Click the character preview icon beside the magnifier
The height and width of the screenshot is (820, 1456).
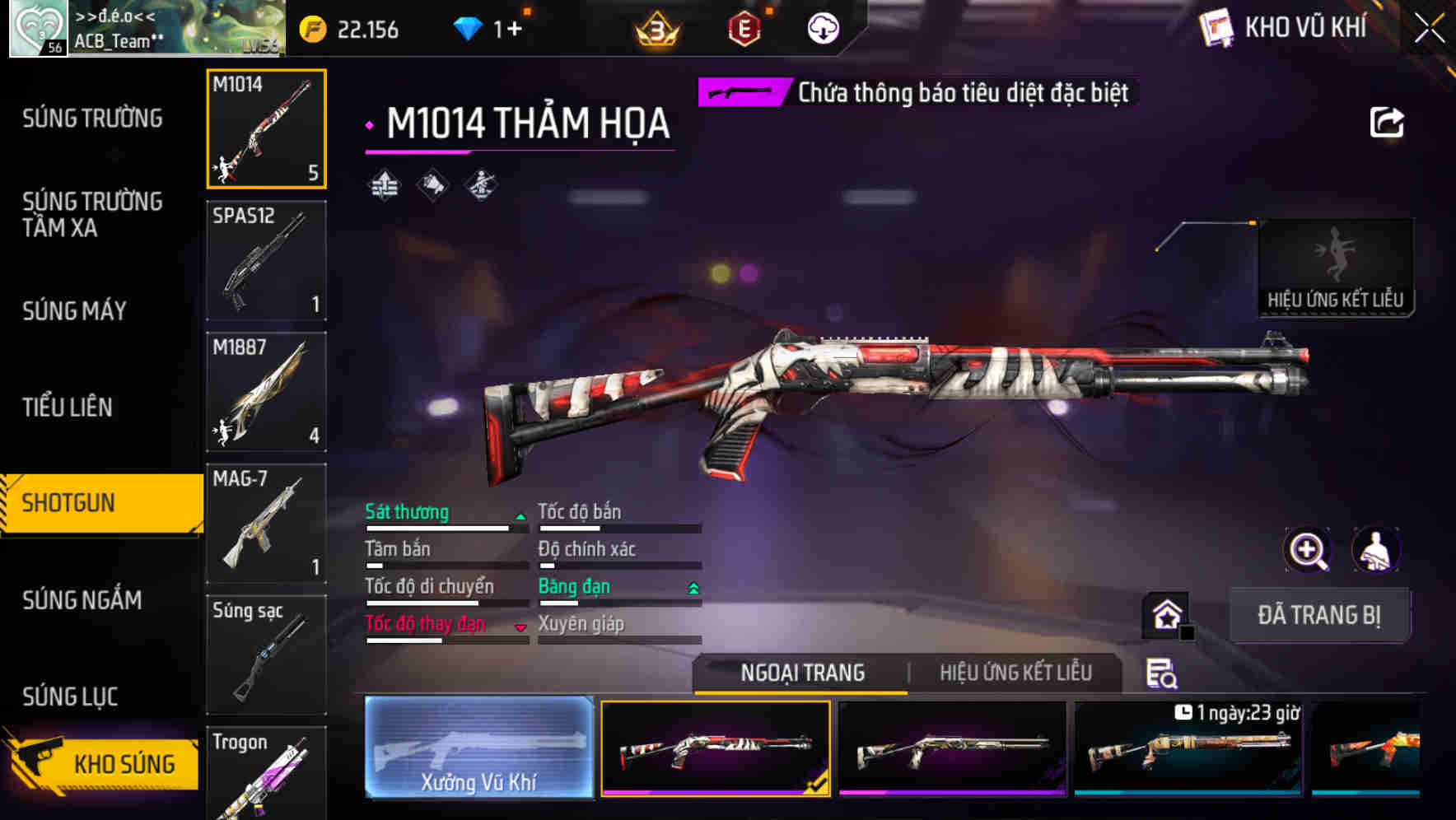tap(1377, 550)
